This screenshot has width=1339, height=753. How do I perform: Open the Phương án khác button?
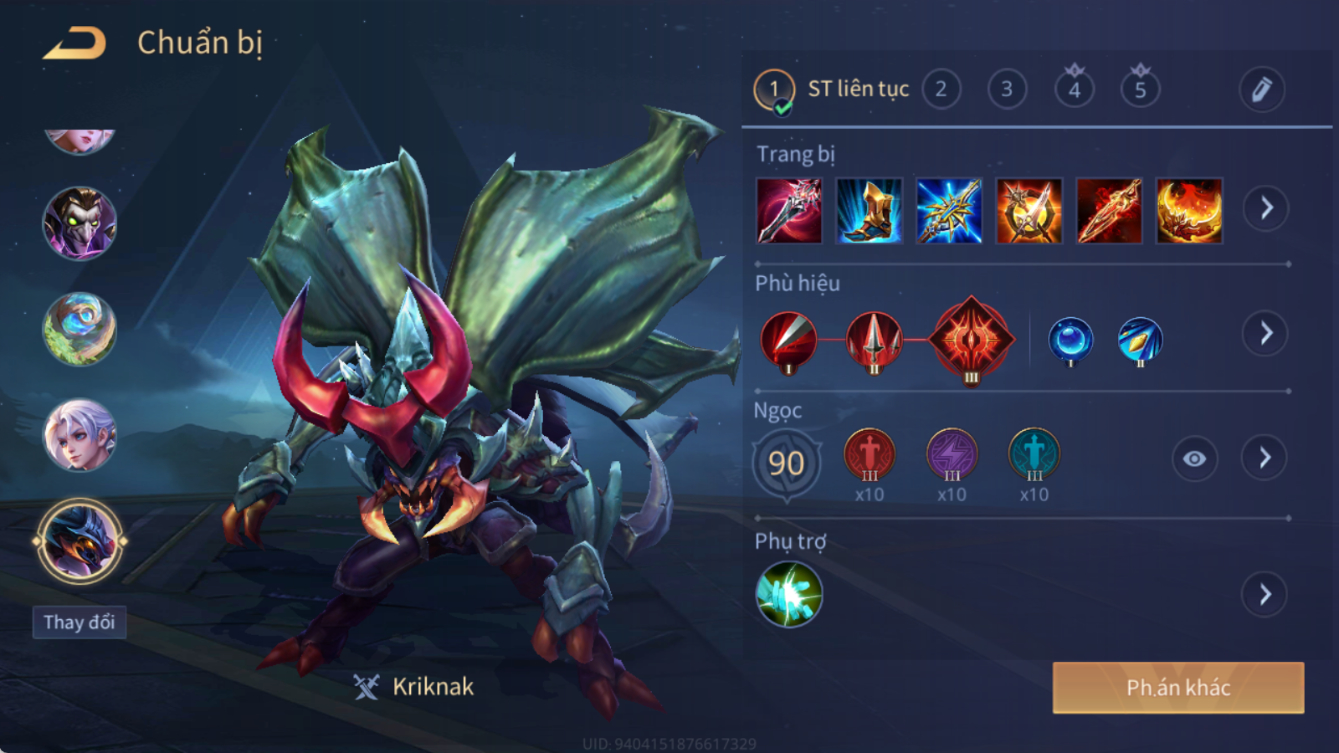coord(1178,688)
